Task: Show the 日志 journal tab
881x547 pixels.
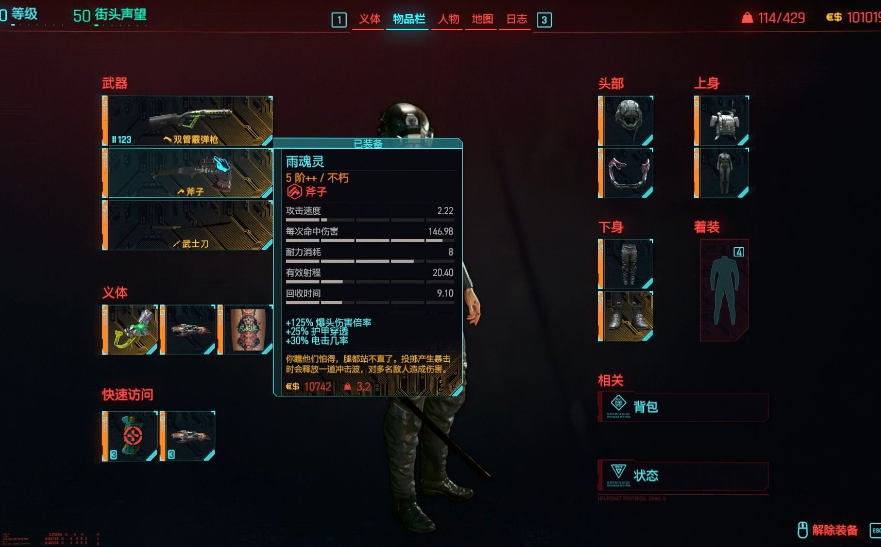Action: point(516,19)
